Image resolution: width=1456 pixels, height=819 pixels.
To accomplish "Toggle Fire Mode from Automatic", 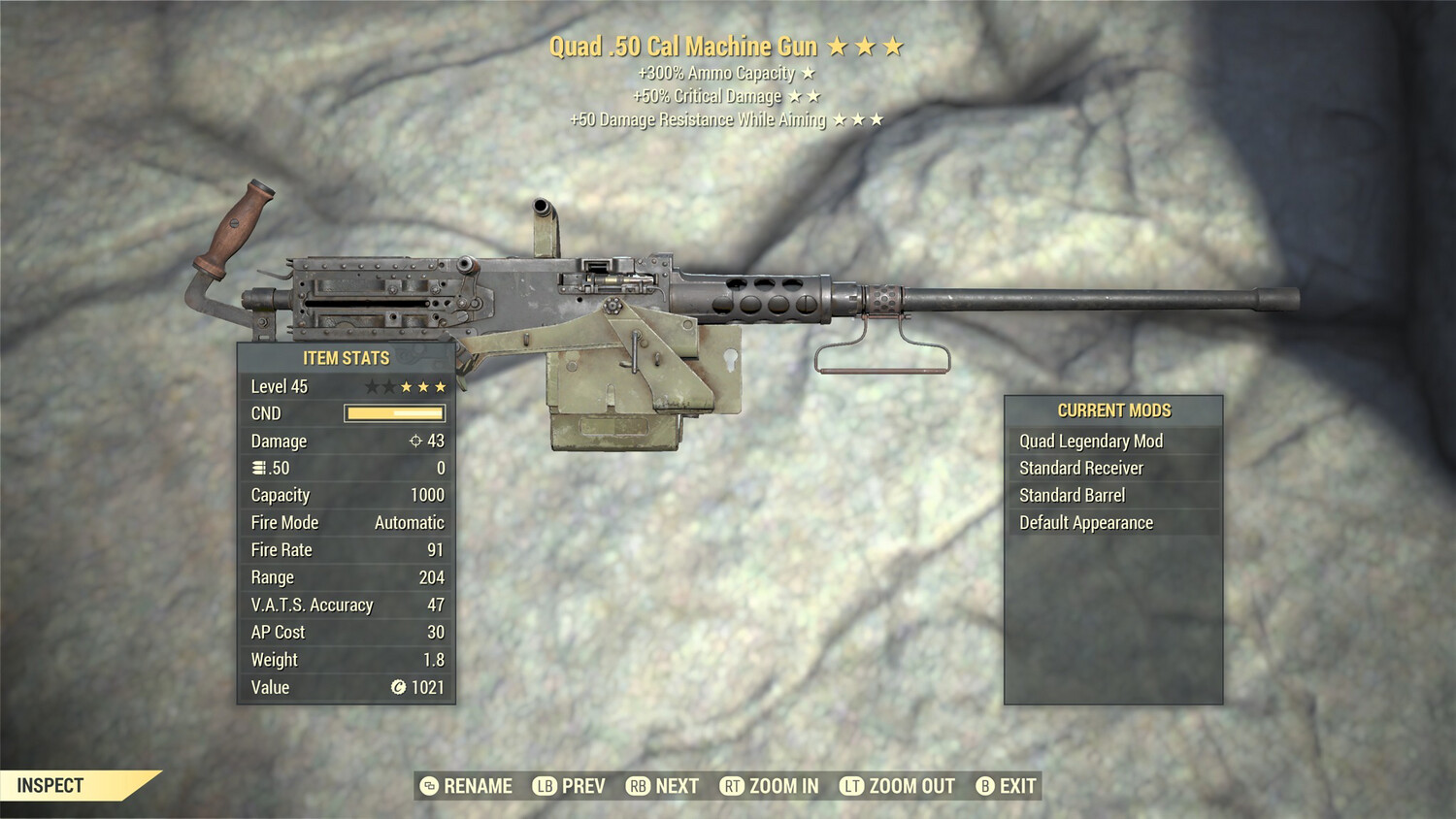I will coord(408,522).
